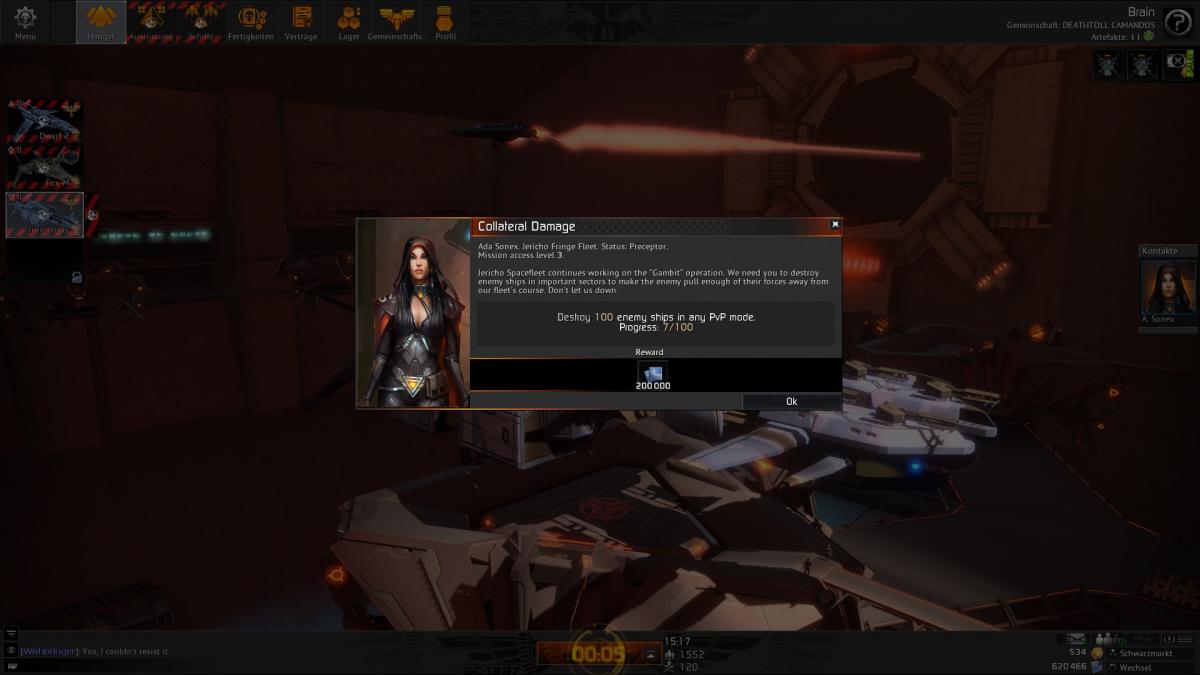Screen dimensions: 1200x675
Task: Click the 00:05 battle queue timer button
Action: point(598,654)
